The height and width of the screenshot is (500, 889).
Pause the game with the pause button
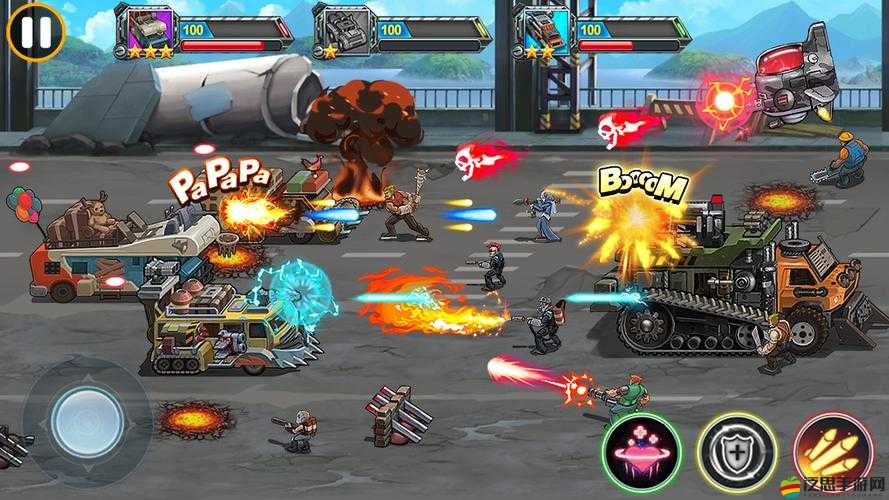pyautogui.click(x=35, y=31)
